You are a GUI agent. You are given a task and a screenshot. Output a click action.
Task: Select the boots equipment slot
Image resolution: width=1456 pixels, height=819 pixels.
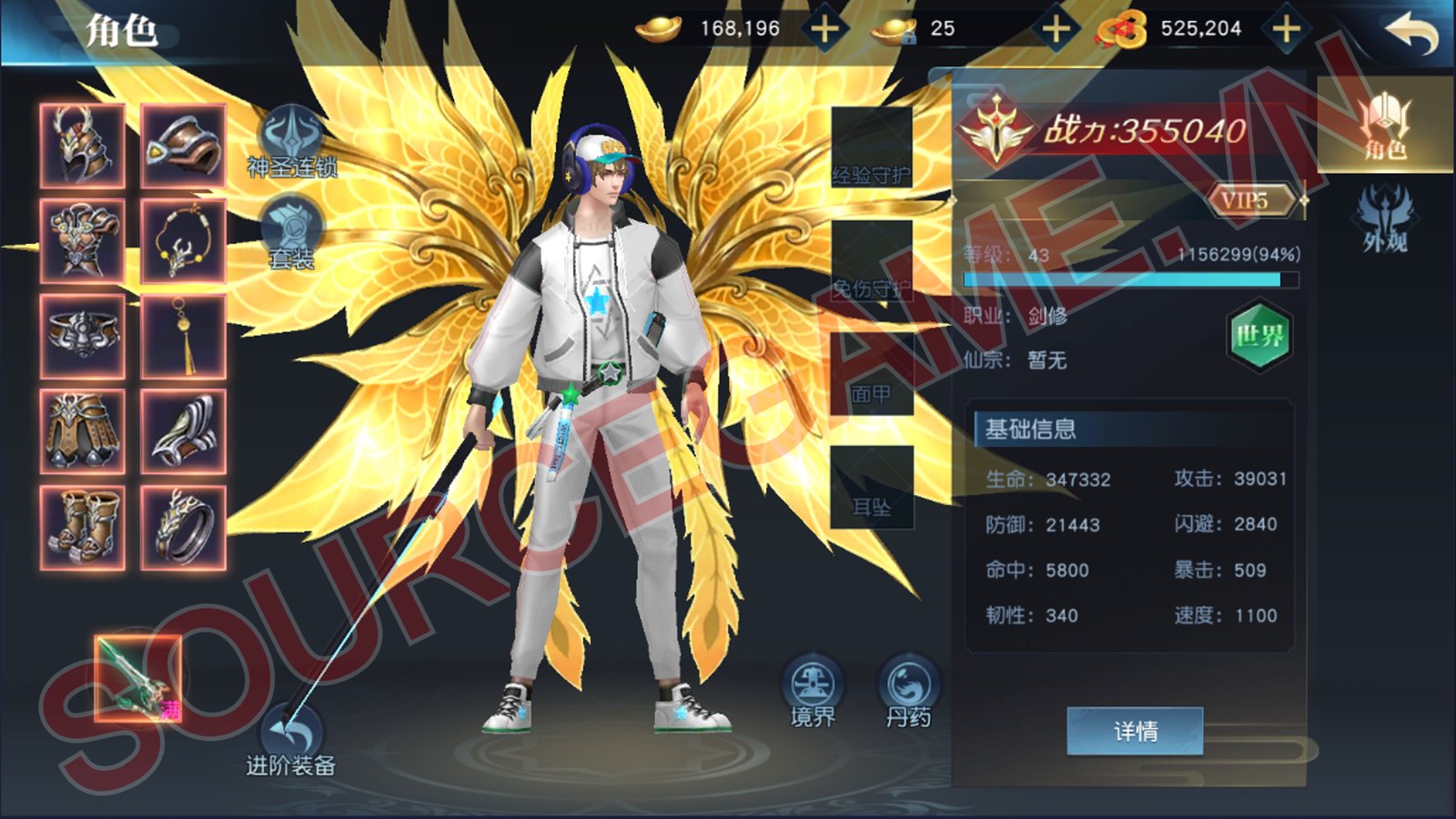(x=83, y=528)
